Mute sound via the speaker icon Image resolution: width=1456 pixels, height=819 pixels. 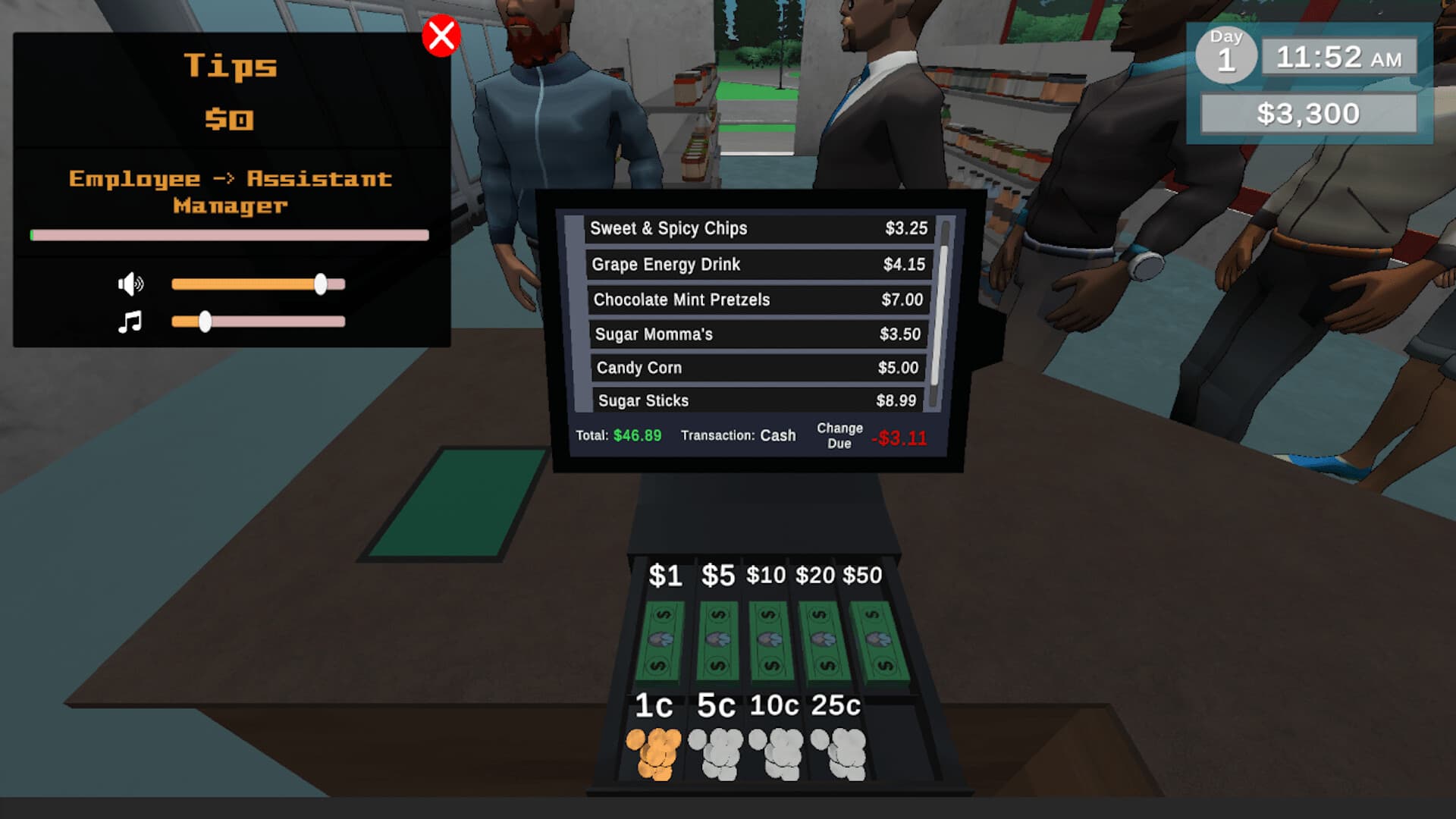130,284
